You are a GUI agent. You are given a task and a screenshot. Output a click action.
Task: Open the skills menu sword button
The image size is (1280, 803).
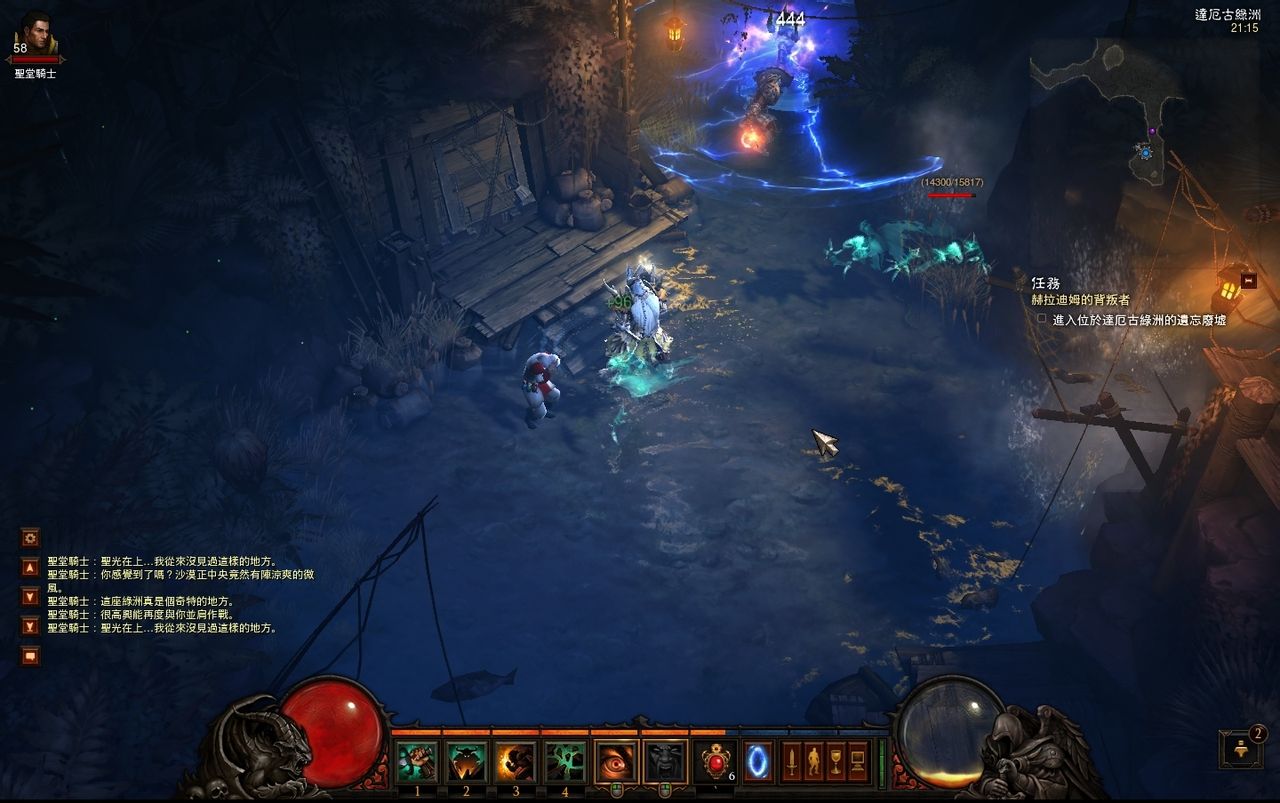[791, 762]
